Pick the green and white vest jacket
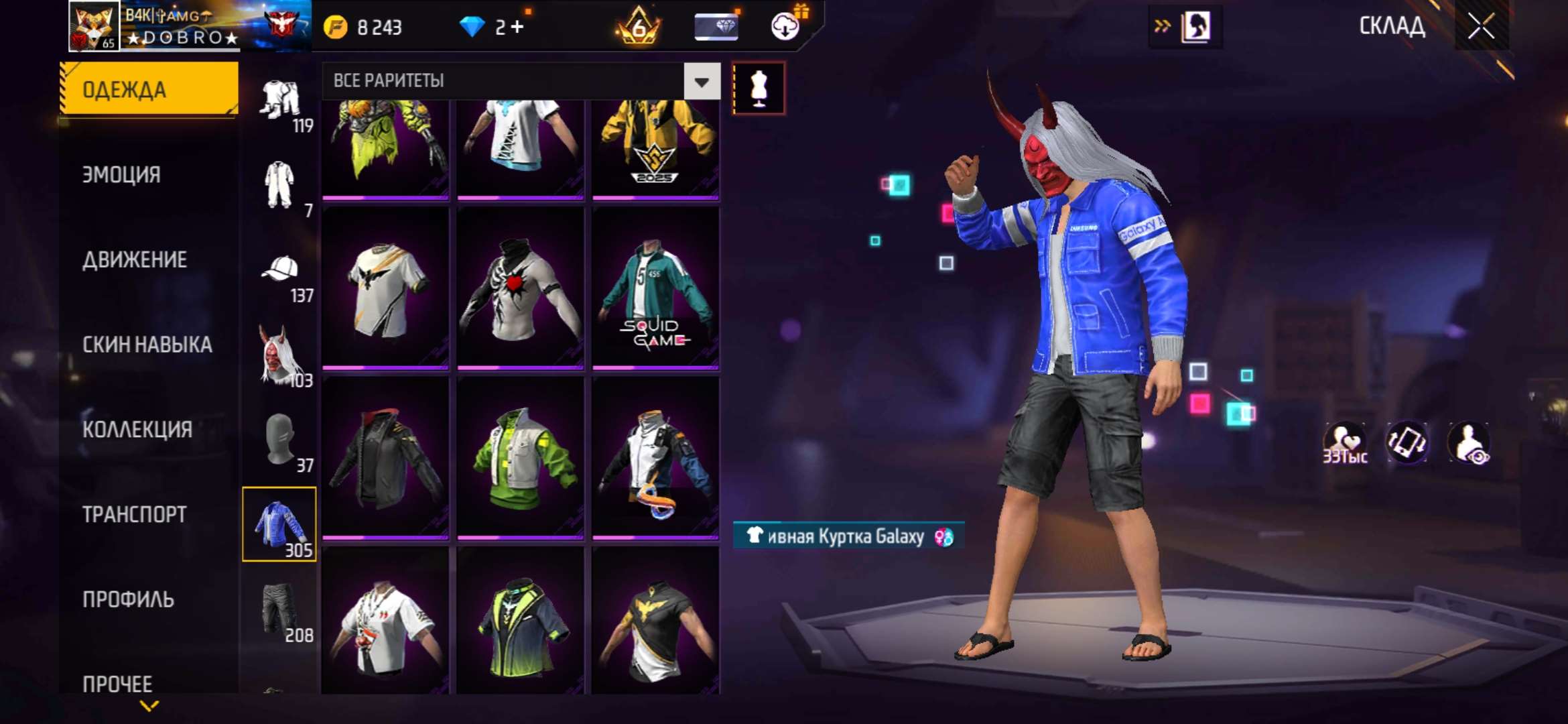The image size is (1568, 724). [x=521, y=459]
